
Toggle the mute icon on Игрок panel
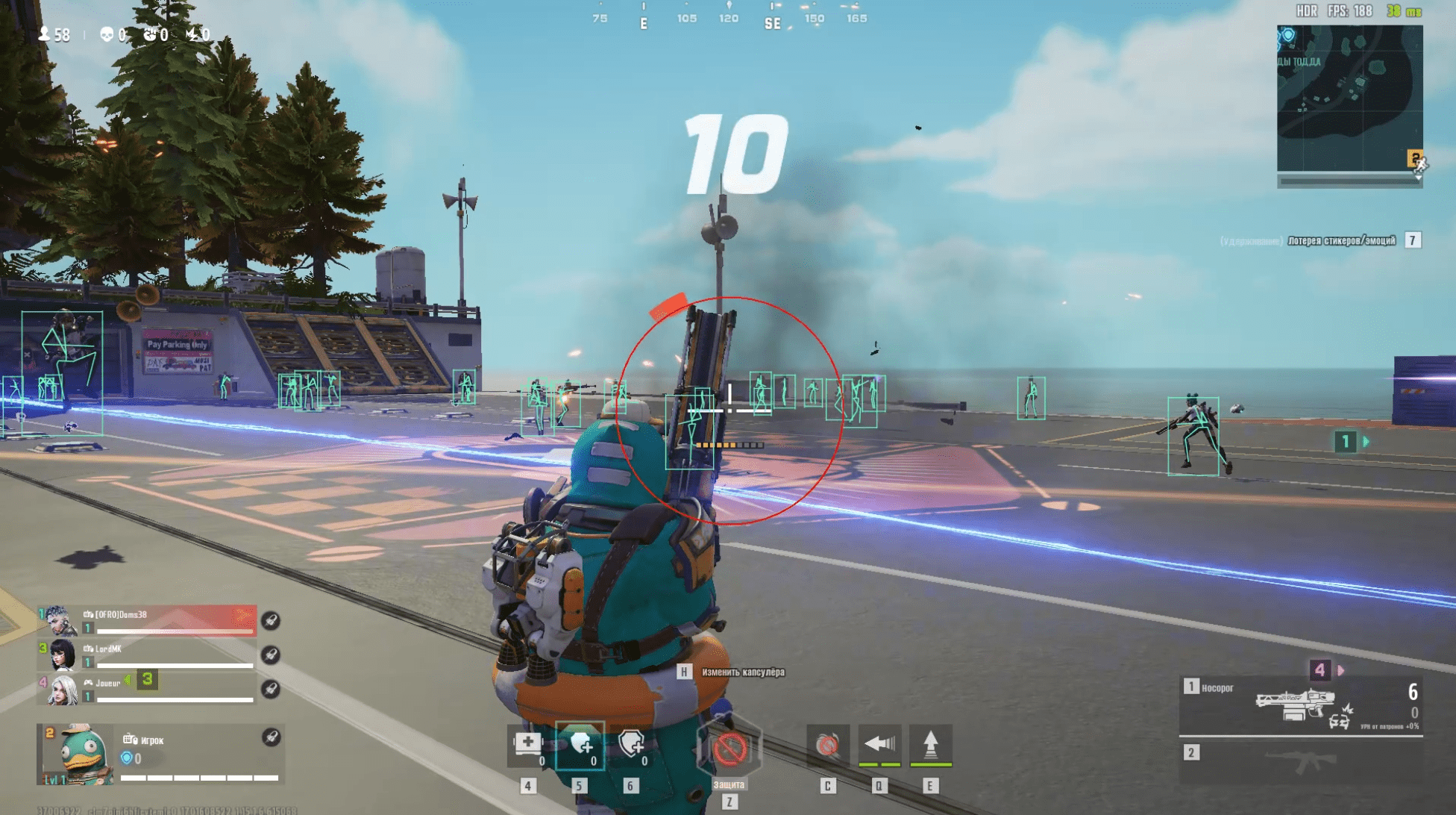pos(271,737)
